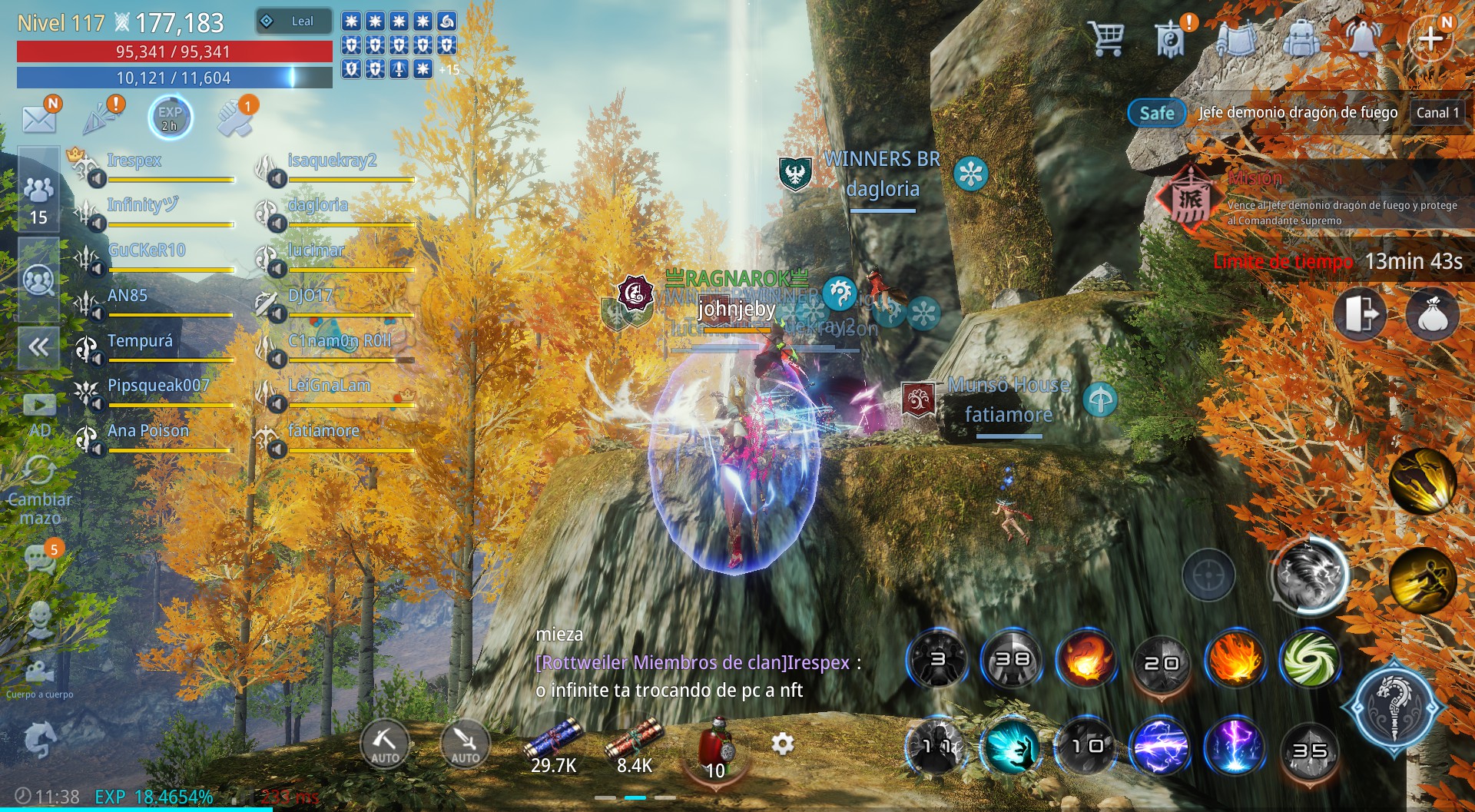Select party member Irespex

pos(134,161)
